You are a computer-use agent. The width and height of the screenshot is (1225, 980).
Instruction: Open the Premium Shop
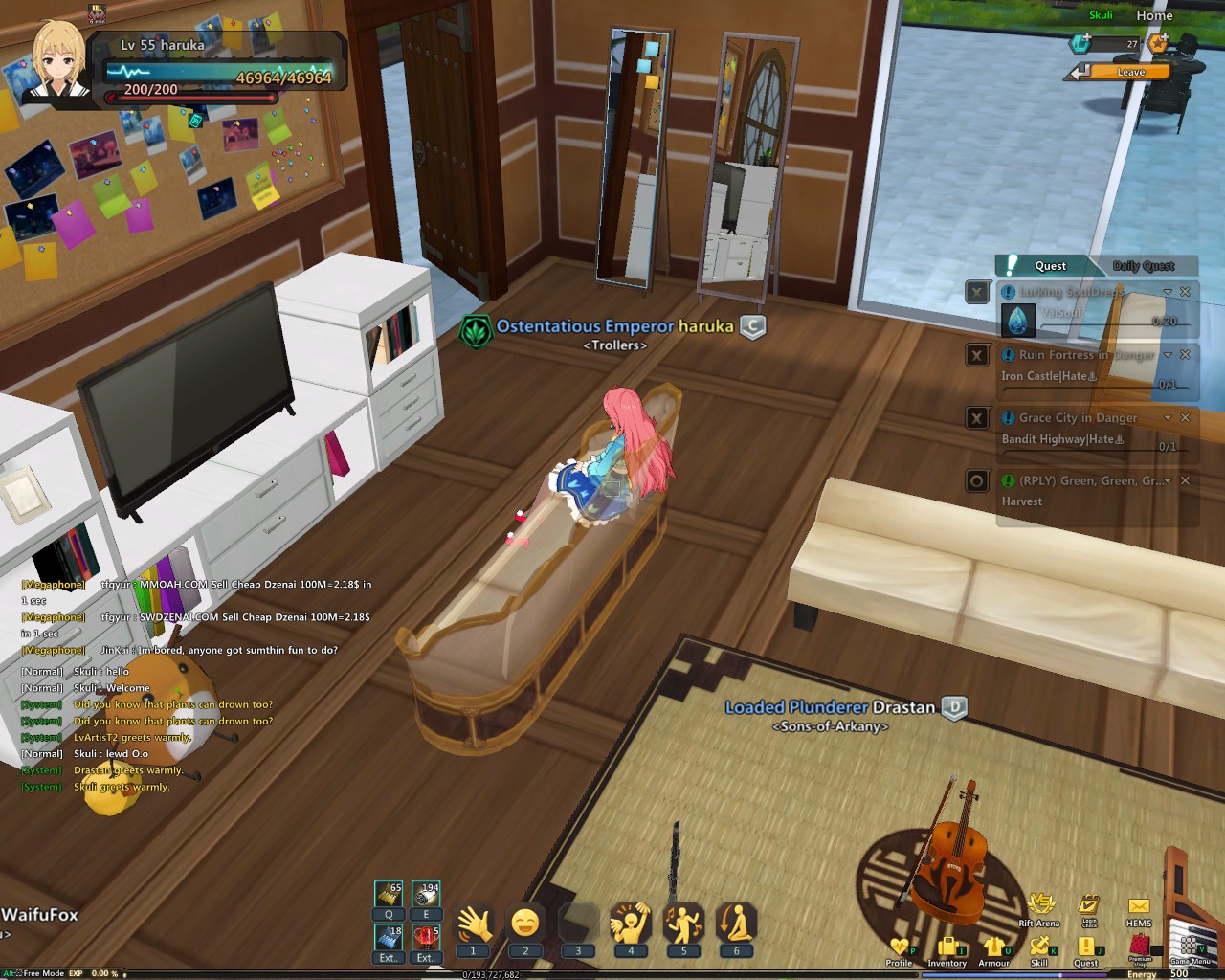(x=1140, y=947)
